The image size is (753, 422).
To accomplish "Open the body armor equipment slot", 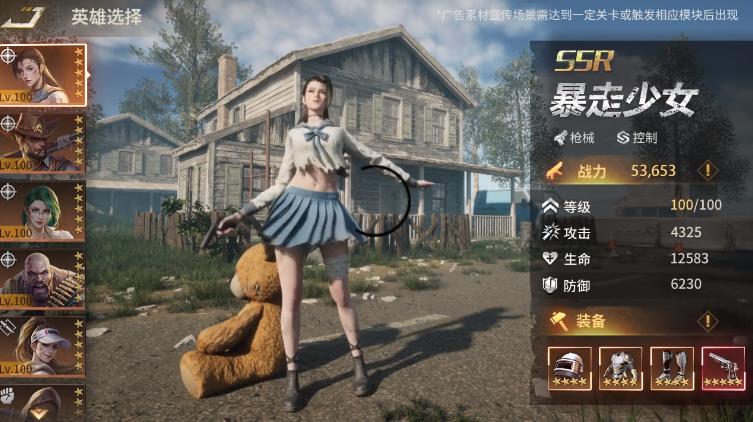I will point(621,368).
